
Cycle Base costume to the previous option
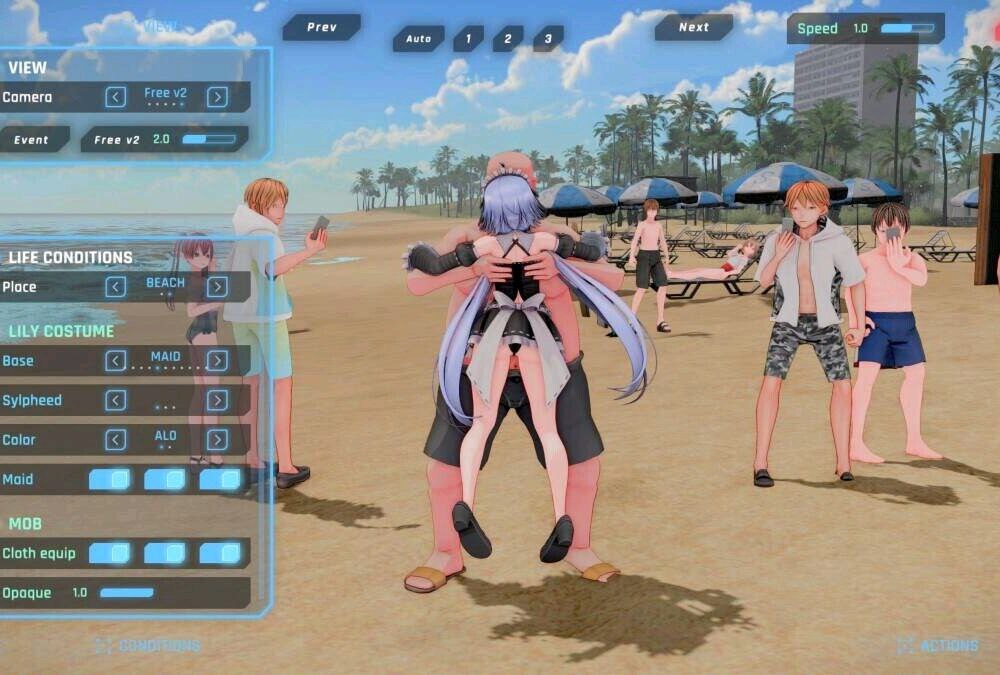(116, 361)
